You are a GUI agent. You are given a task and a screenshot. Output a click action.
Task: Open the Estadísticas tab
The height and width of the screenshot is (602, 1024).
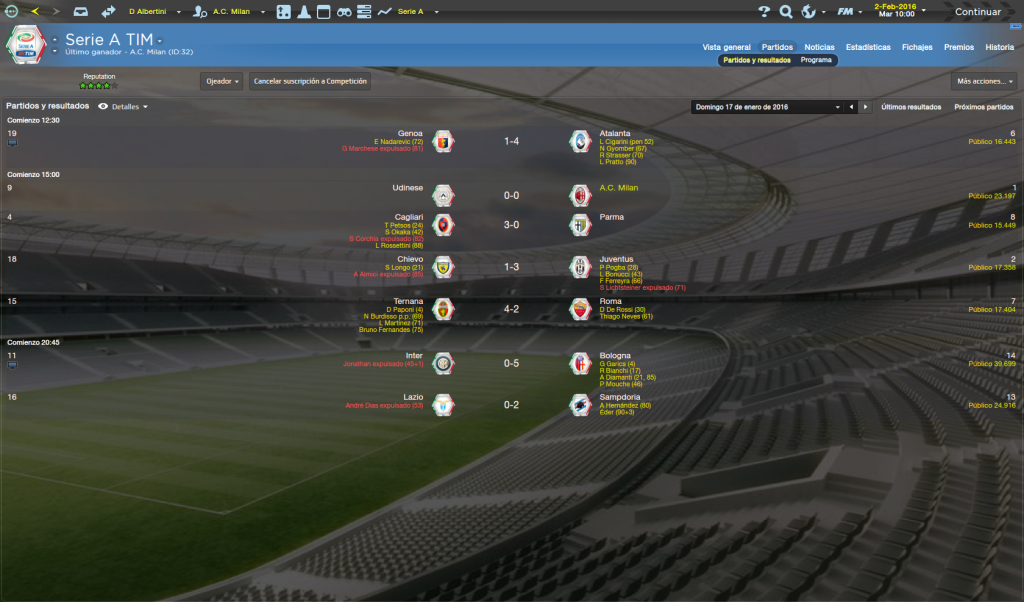tap(868, 47)
